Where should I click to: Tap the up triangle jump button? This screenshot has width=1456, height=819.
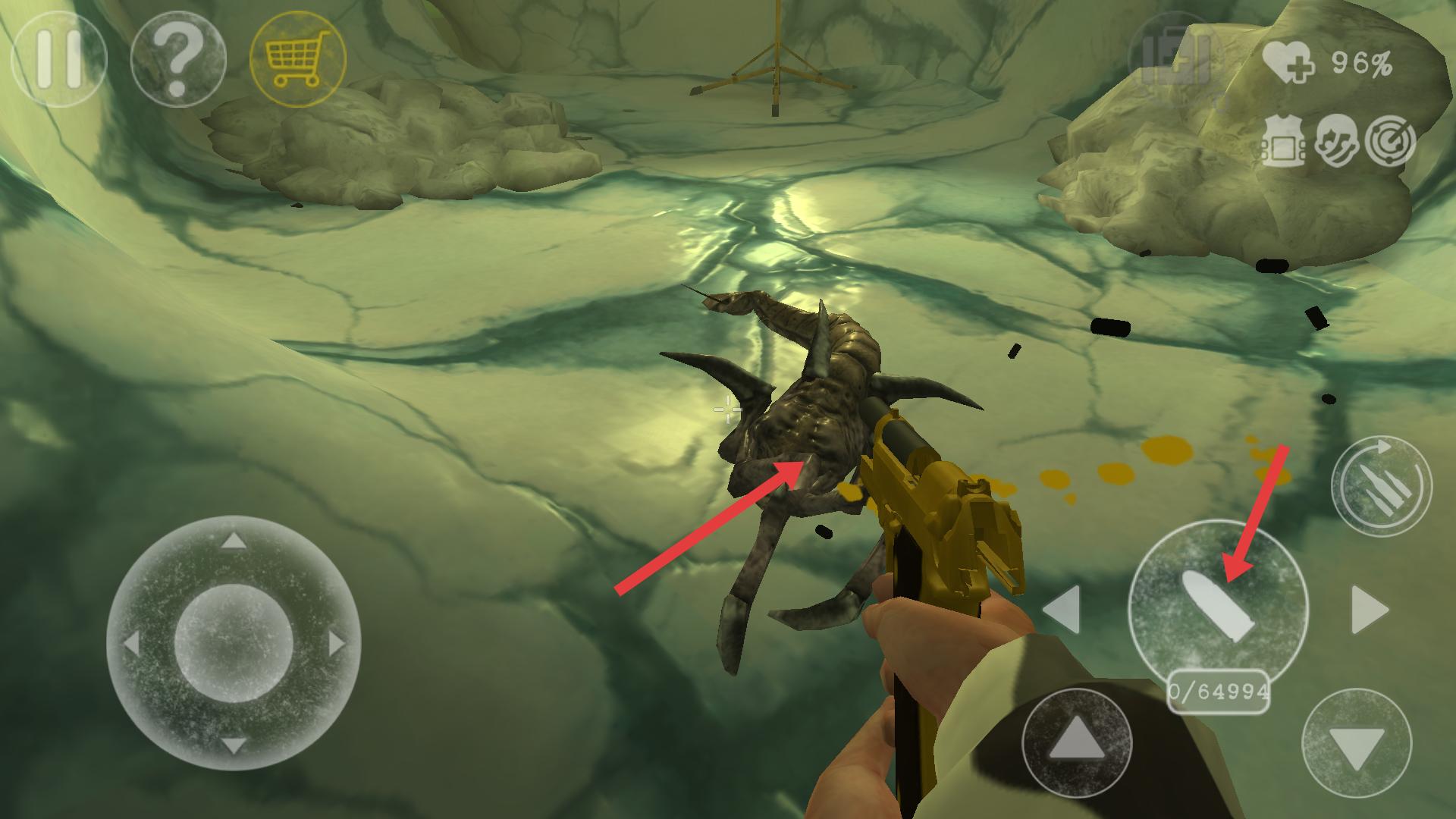click(1077, 742)
